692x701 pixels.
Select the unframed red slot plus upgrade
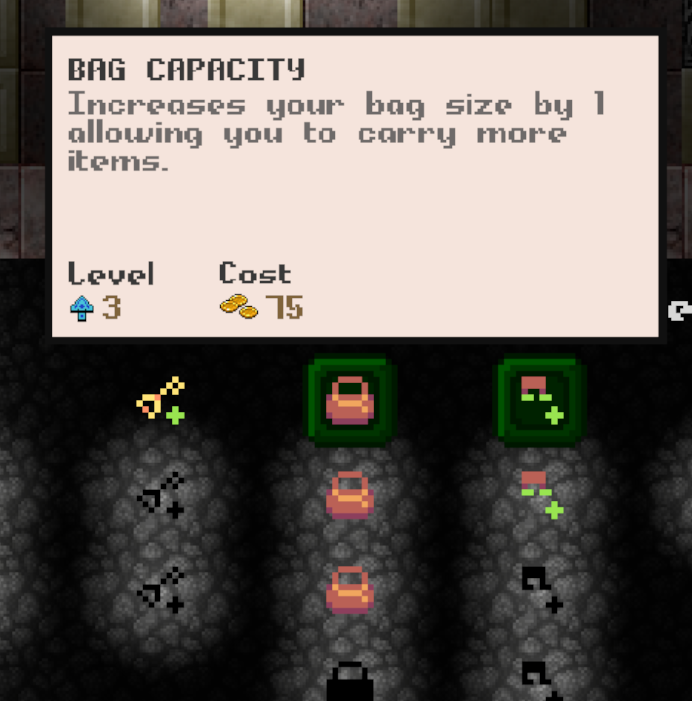point(541,495)
